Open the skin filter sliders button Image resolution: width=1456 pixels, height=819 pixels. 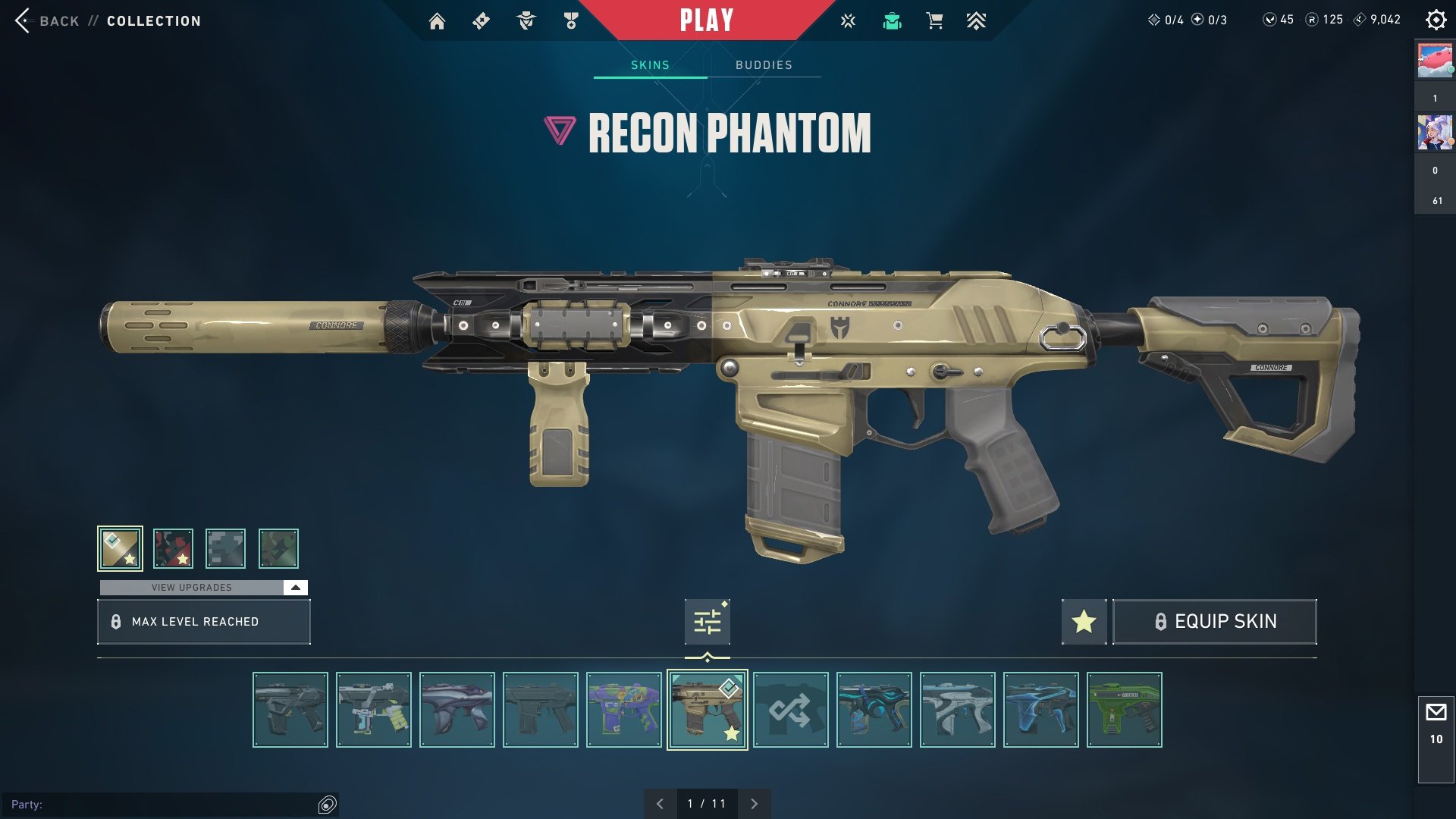(707, 622)
